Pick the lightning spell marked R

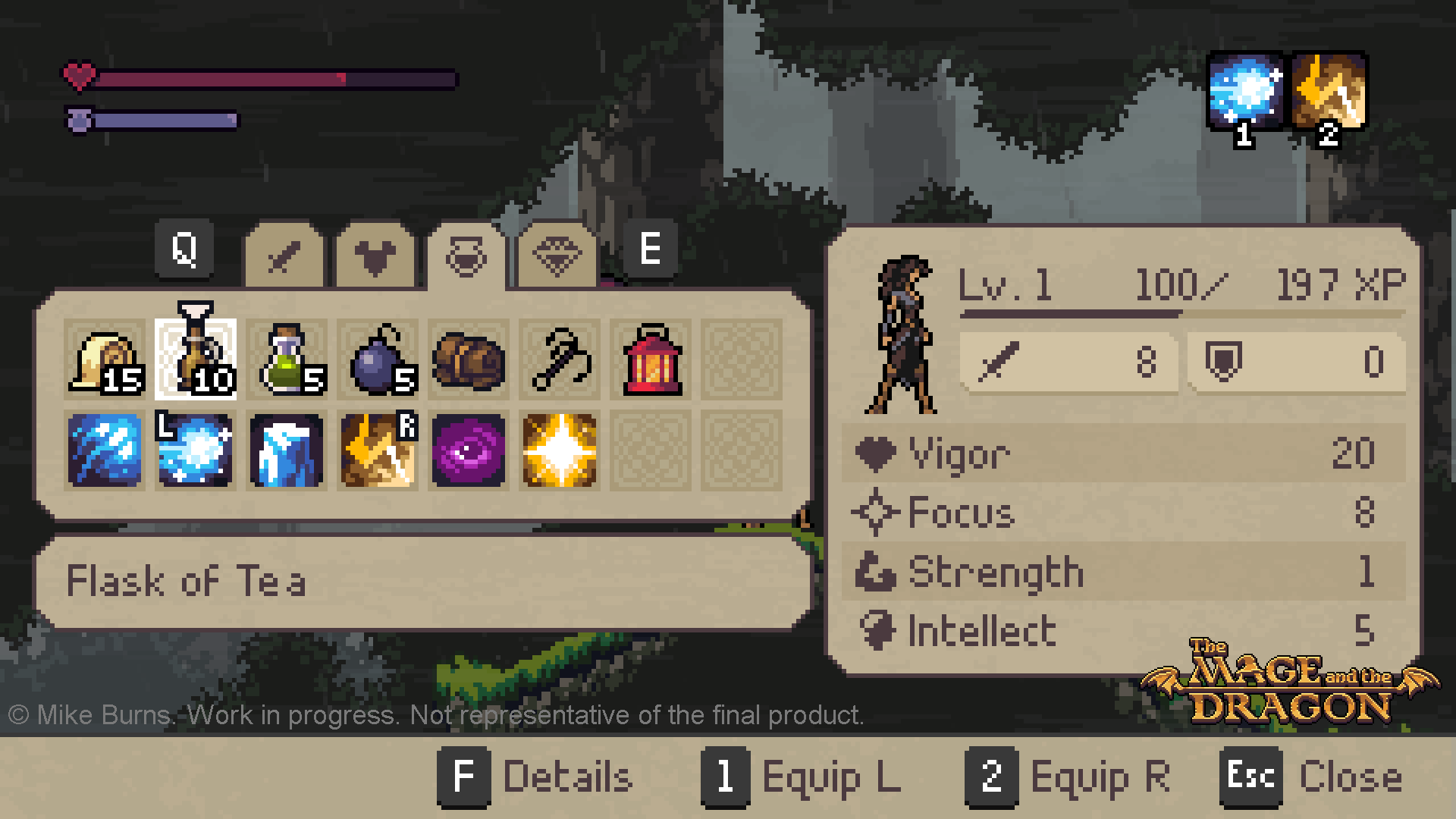tap(378, 450)
